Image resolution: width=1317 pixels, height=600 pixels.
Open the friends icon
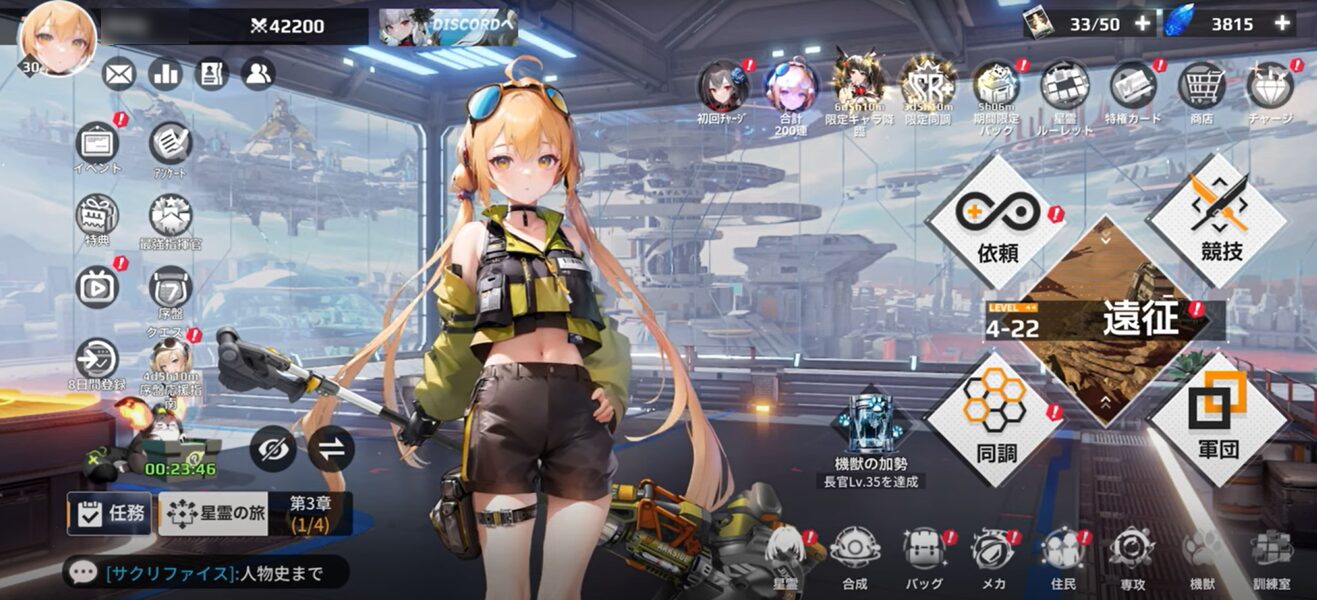(x=258, y=73)
